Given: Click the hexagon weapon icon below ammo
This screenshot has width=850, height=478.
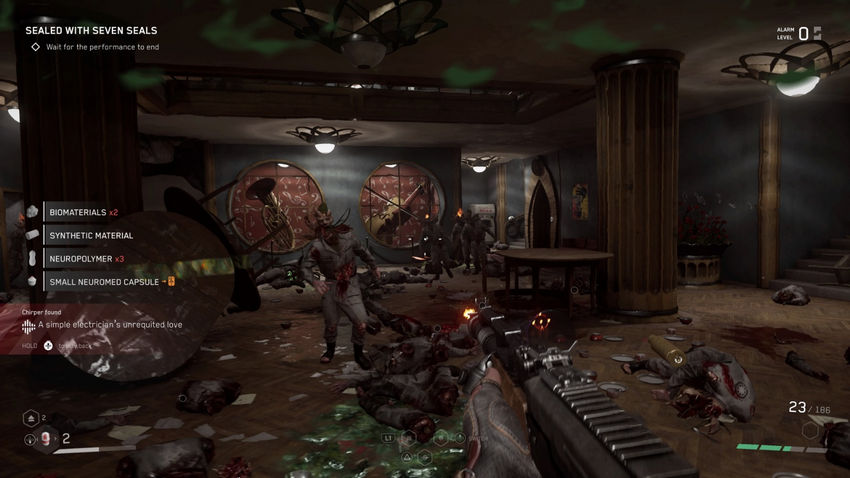Looking at the screenshot, I should 810,430.
